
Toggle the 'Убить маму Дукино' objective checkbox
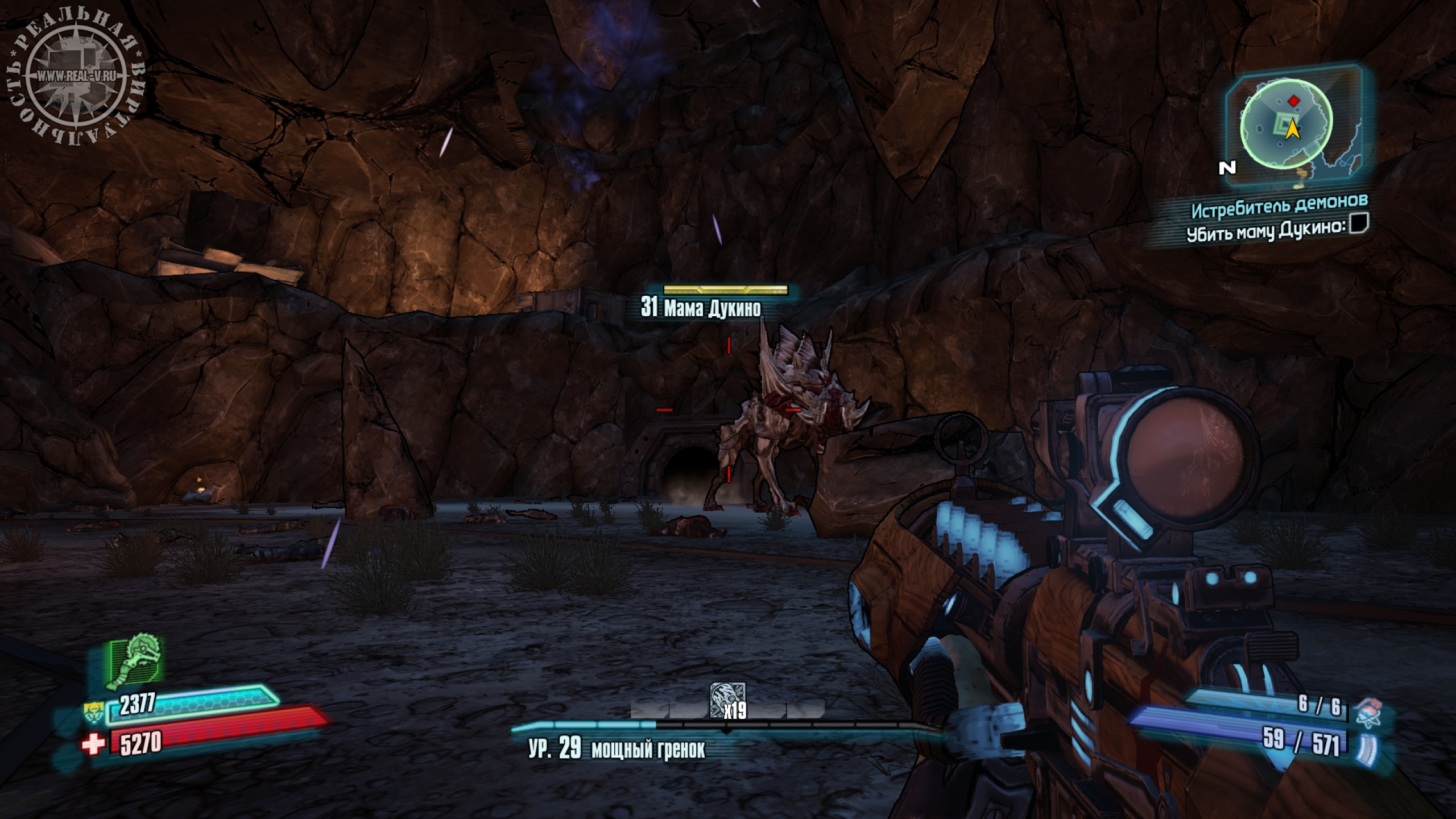(1359, 224)
